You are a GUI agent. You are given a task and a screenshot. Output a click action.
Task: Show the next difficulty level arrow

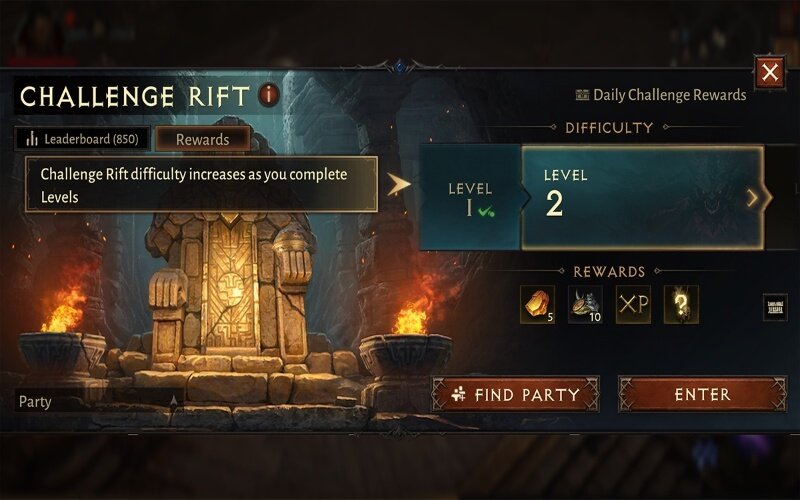pyautogui.click(x=754, y=198)
